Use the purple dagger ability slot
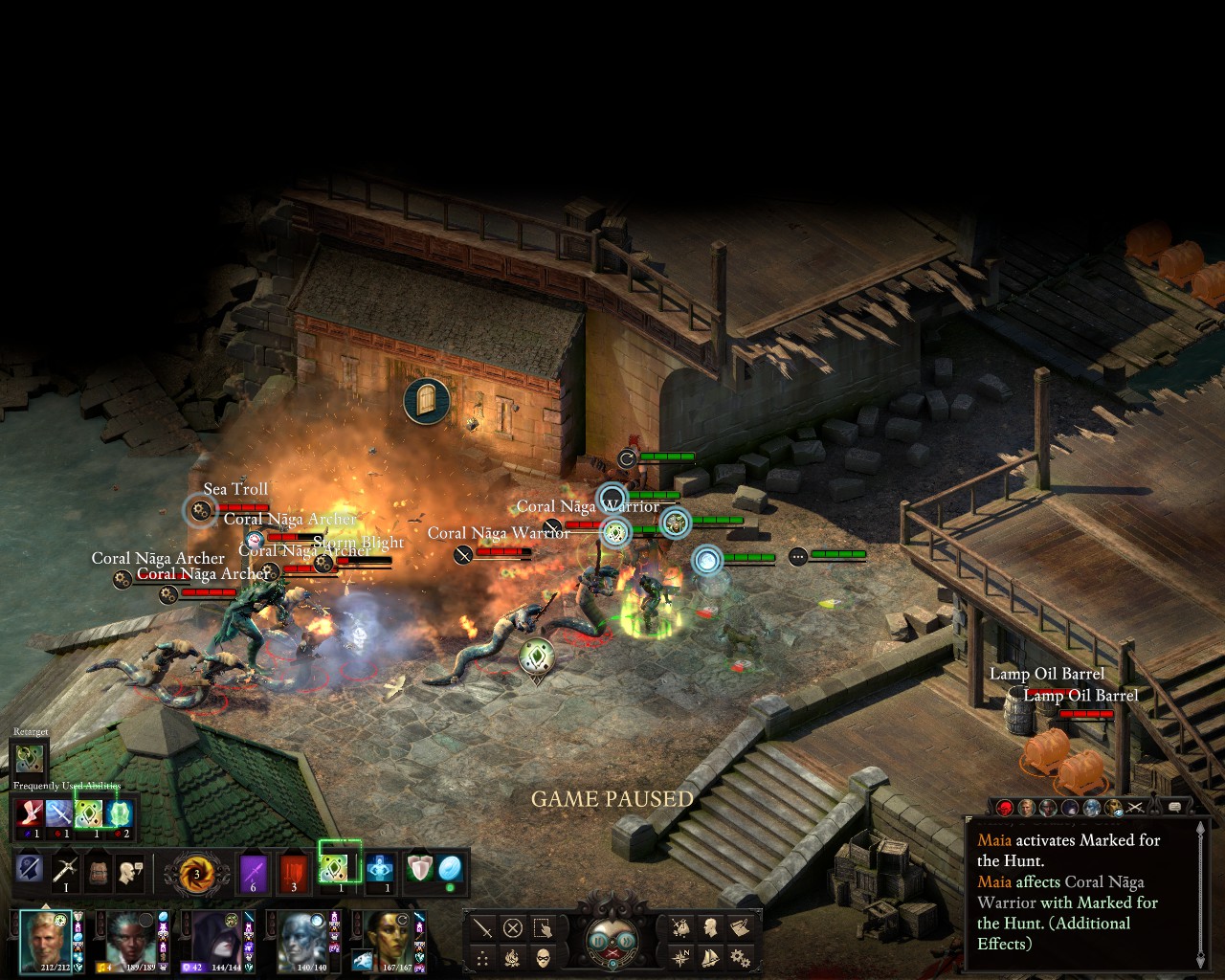Screen dimensions: 1225x980 pyautogui.click(x=254, y=871)
